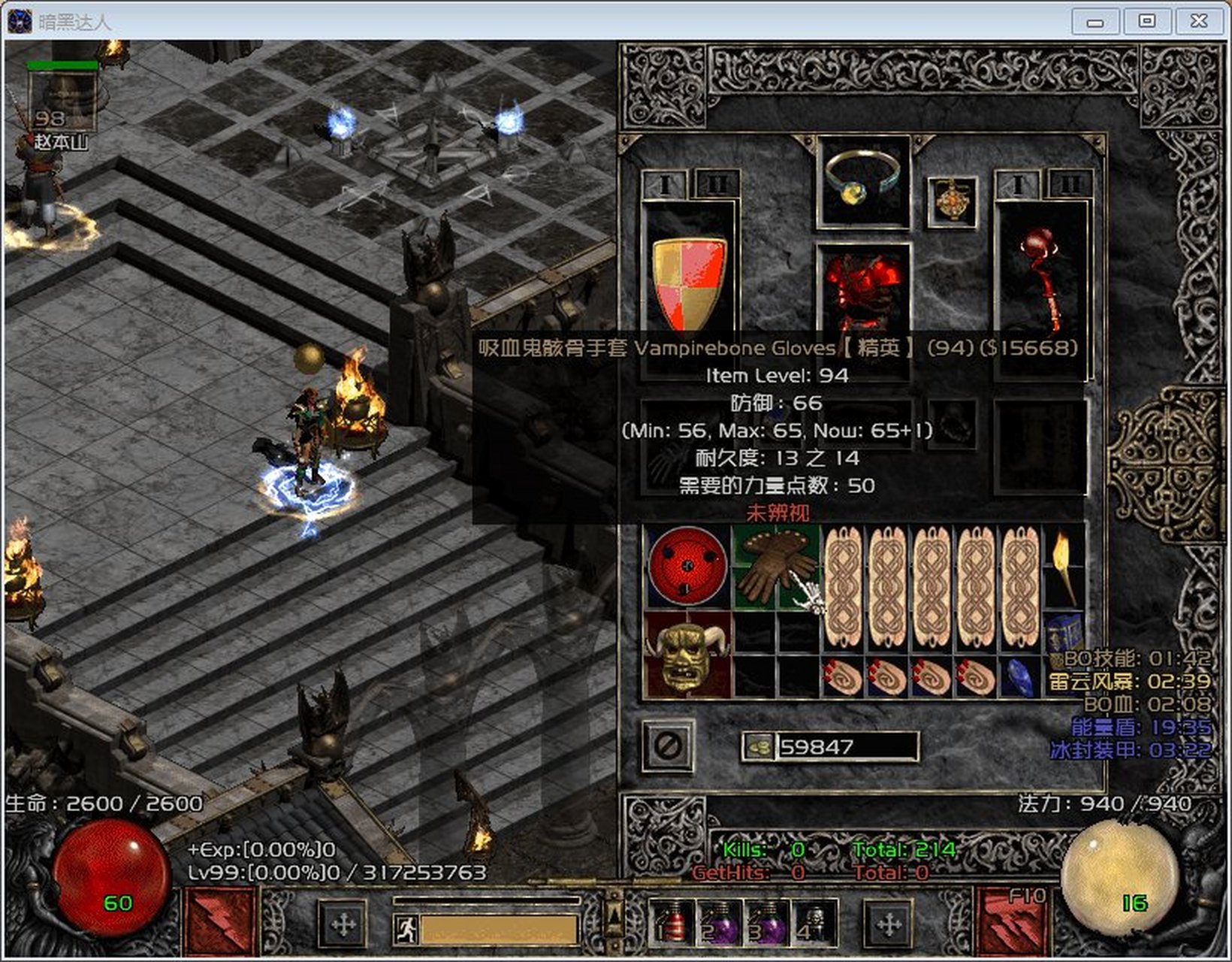Select the red orb weapon slot
The image size is (1232, 962).
coord(1040,278)
